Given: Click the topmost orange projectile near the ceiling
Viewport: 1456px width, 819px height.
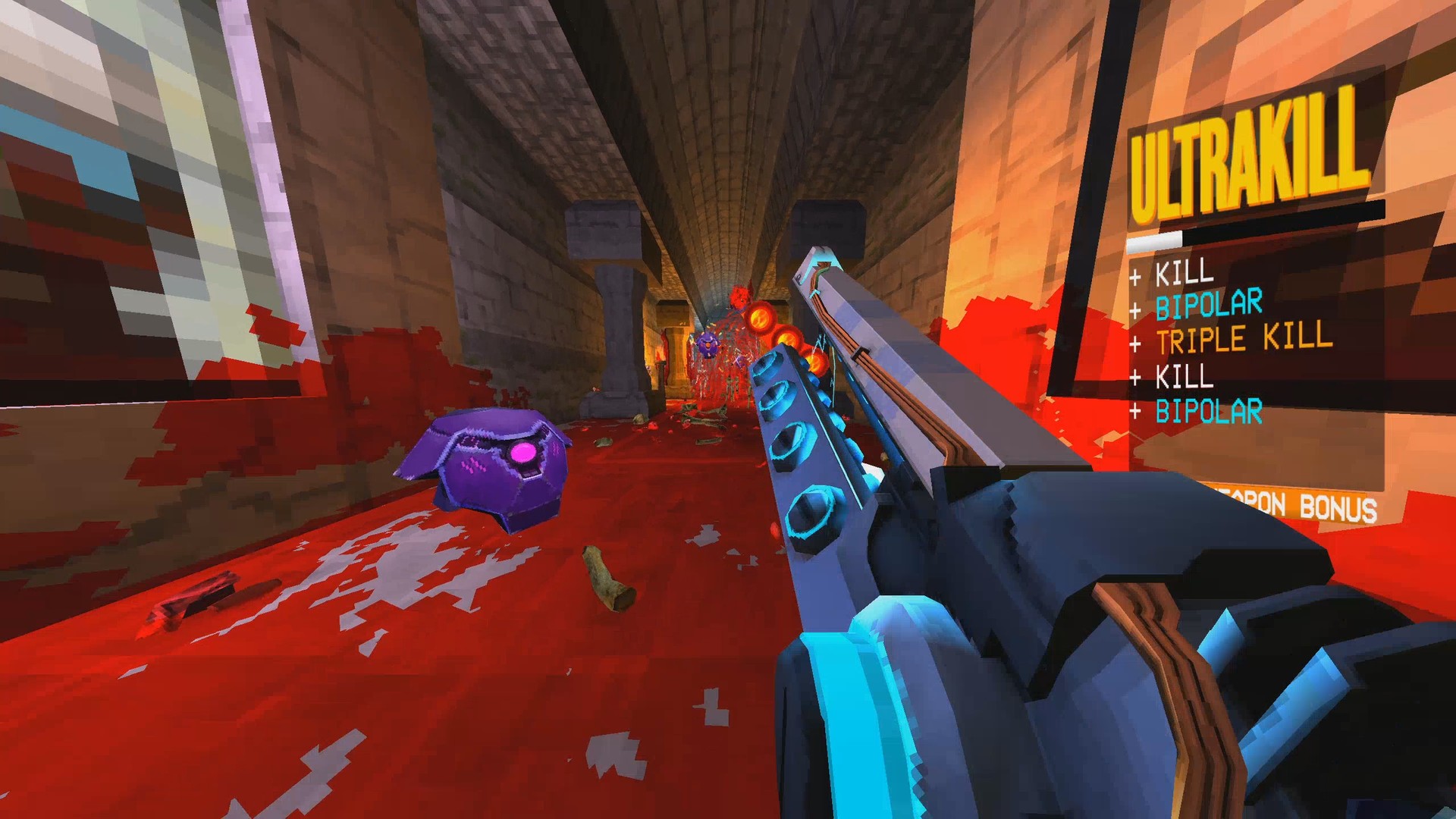Looking at the screenshot, I should [x=761, y=318].
